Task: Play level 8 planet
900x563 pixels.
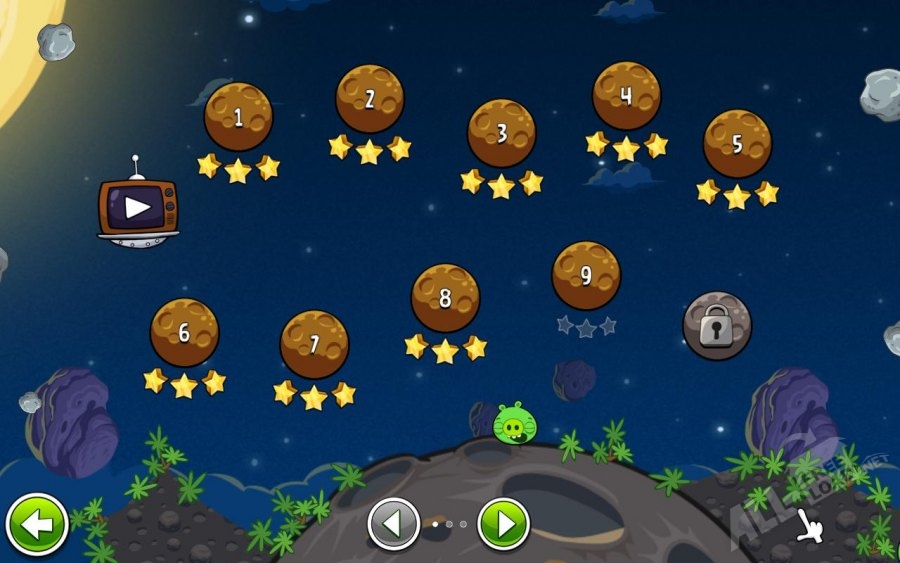Action: pos(445,297)
